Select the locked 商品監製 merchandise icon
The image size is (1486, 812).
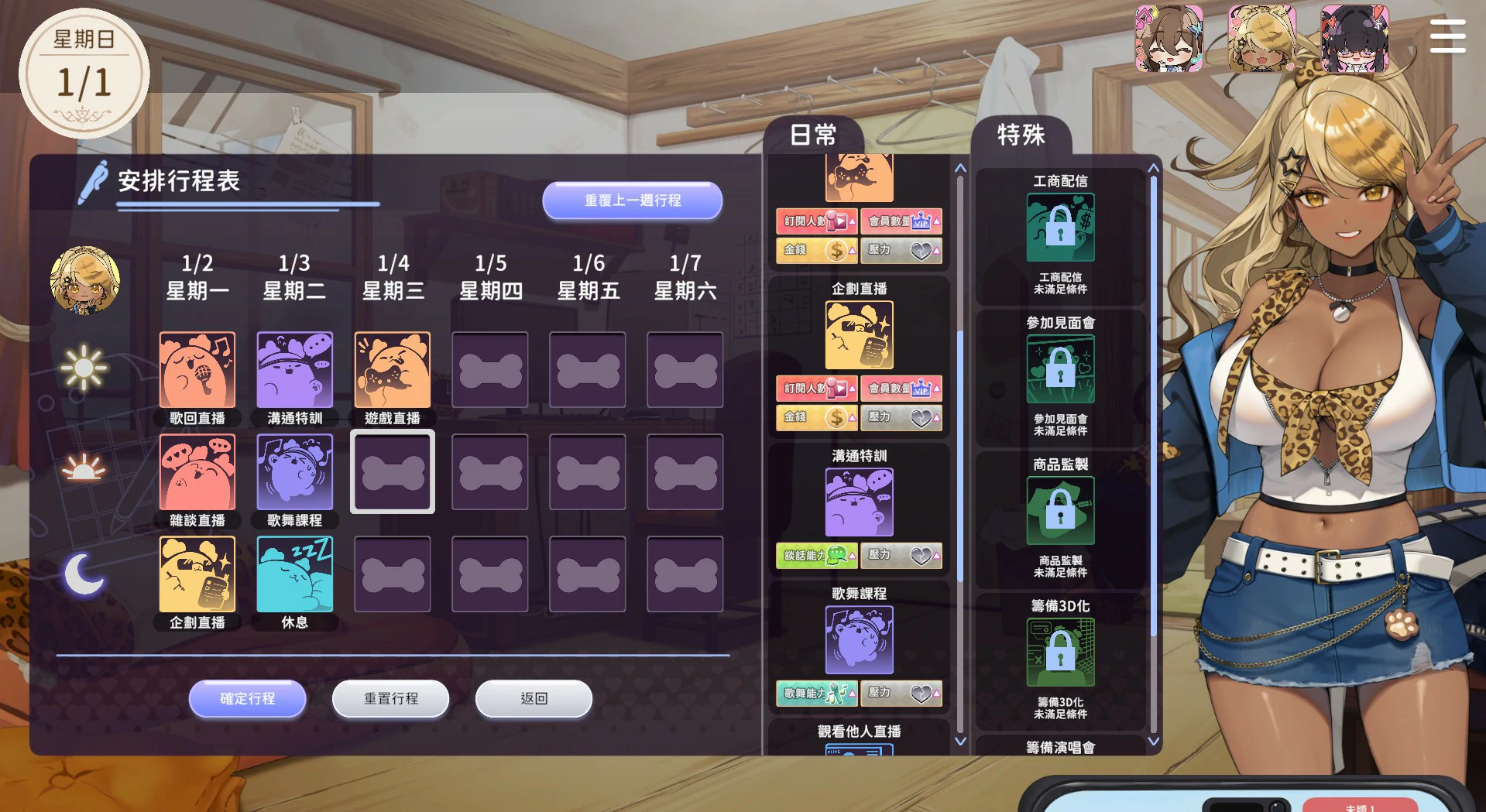coord(1060,510)
